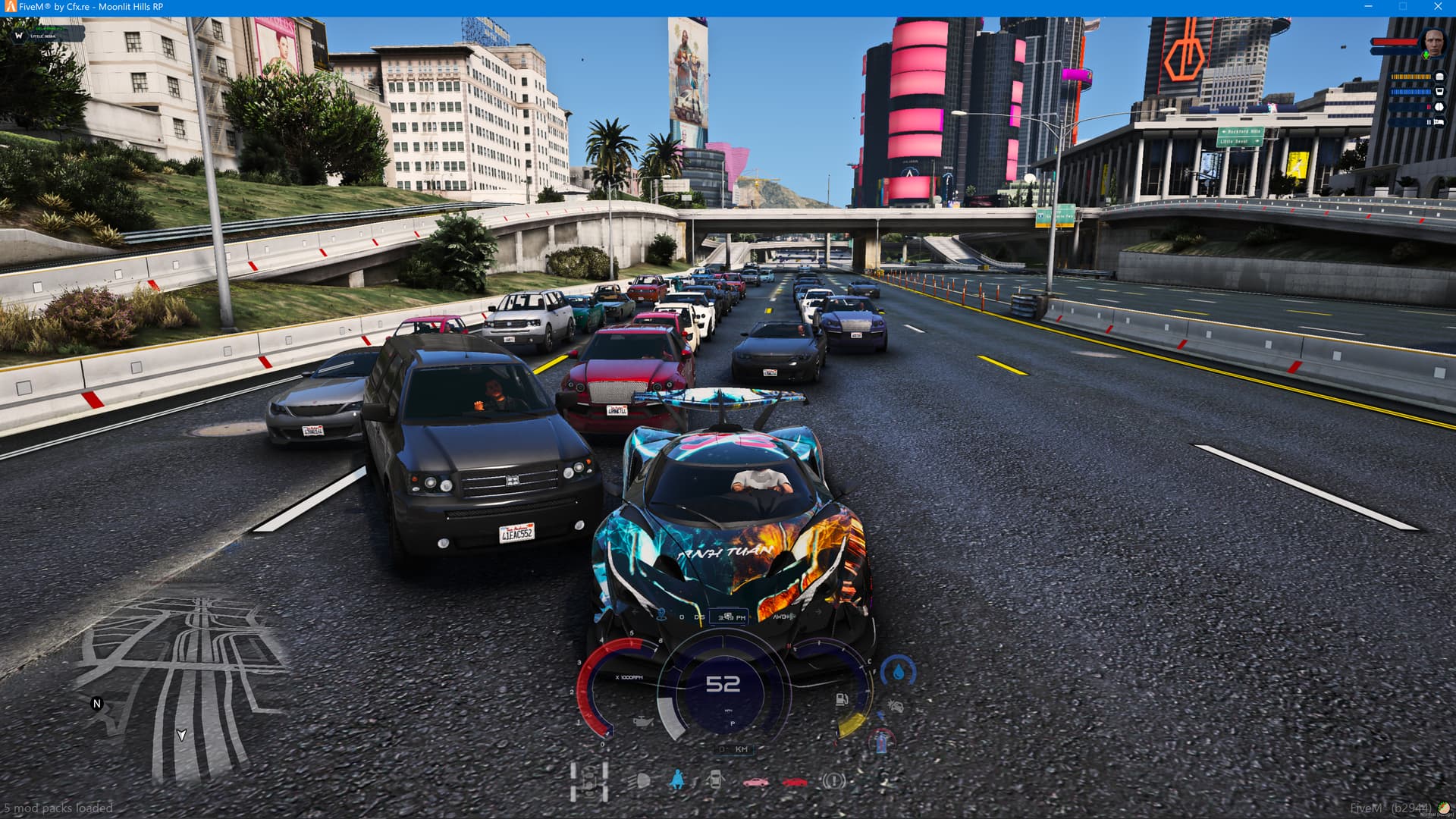Click the brain stress icon
1456x819 pixels.
[x=1439, y=107]
